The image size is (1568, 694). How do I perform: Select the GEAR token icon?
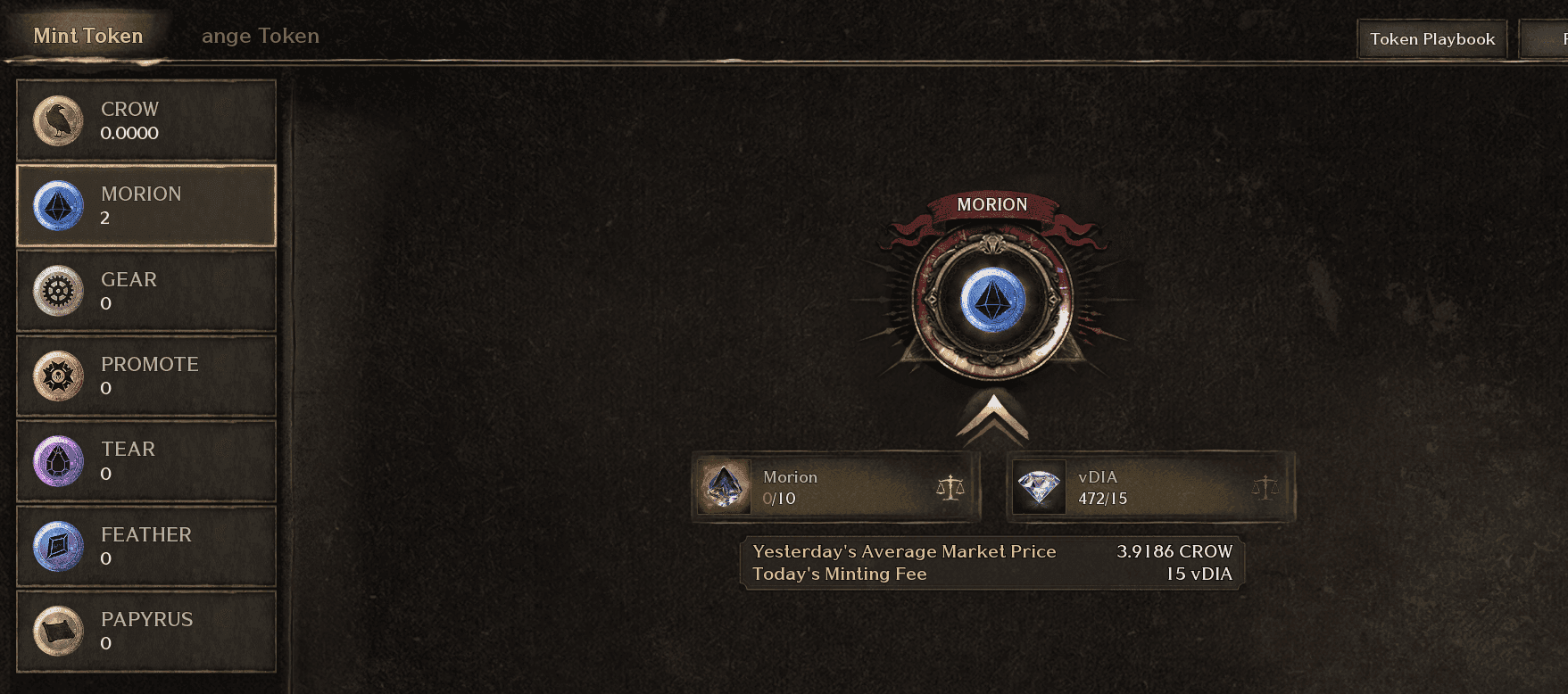pos(58,291)
